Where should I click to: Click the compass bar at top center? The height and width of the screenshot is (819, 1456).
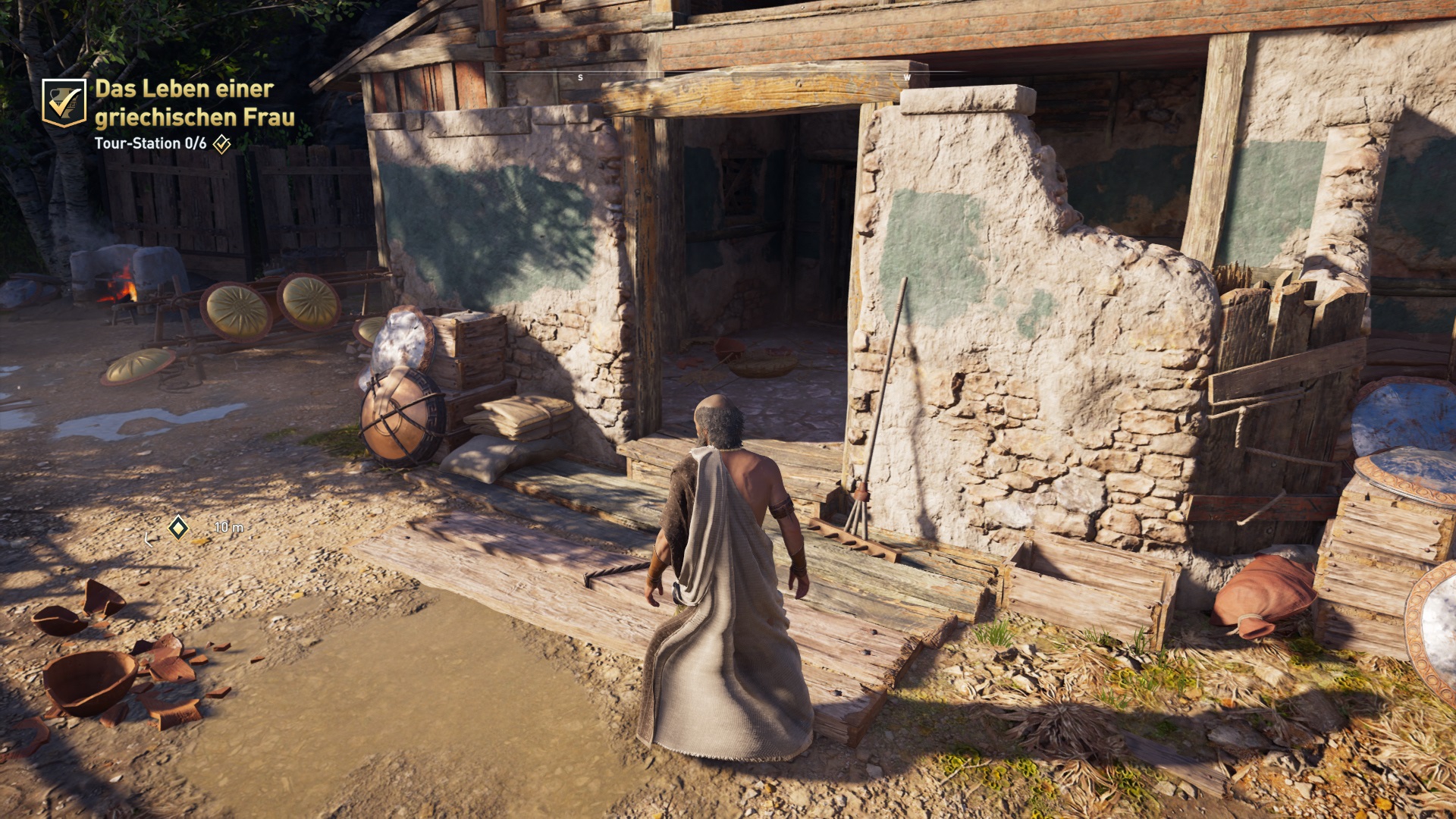click(x=728, y=76)
